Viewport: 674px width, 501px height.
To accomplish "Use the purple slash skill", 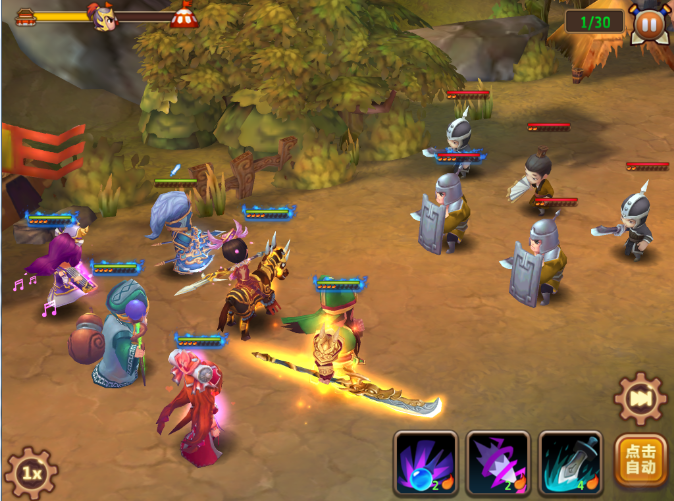I will click(497, 463).
